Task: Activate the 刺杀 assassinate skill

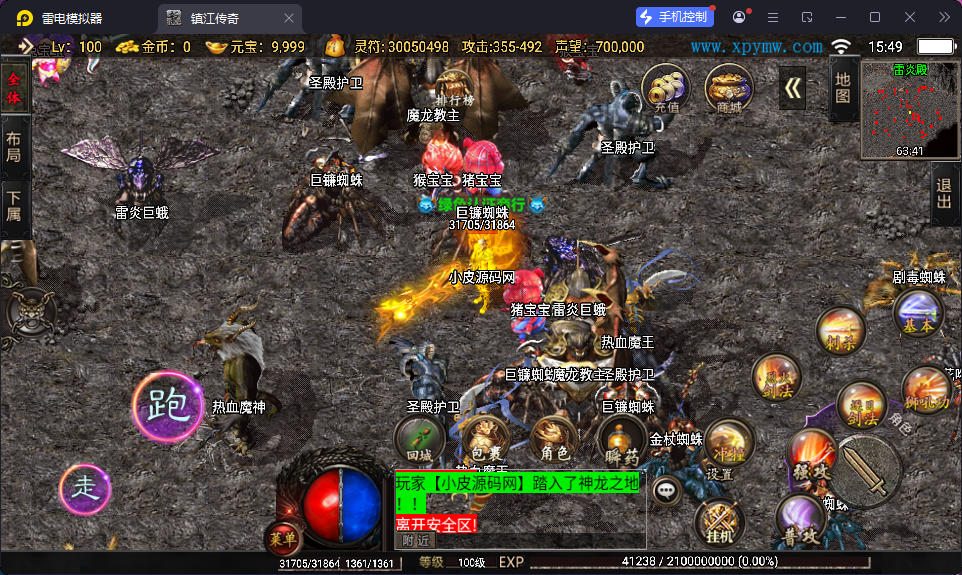Action: point(840,330)
